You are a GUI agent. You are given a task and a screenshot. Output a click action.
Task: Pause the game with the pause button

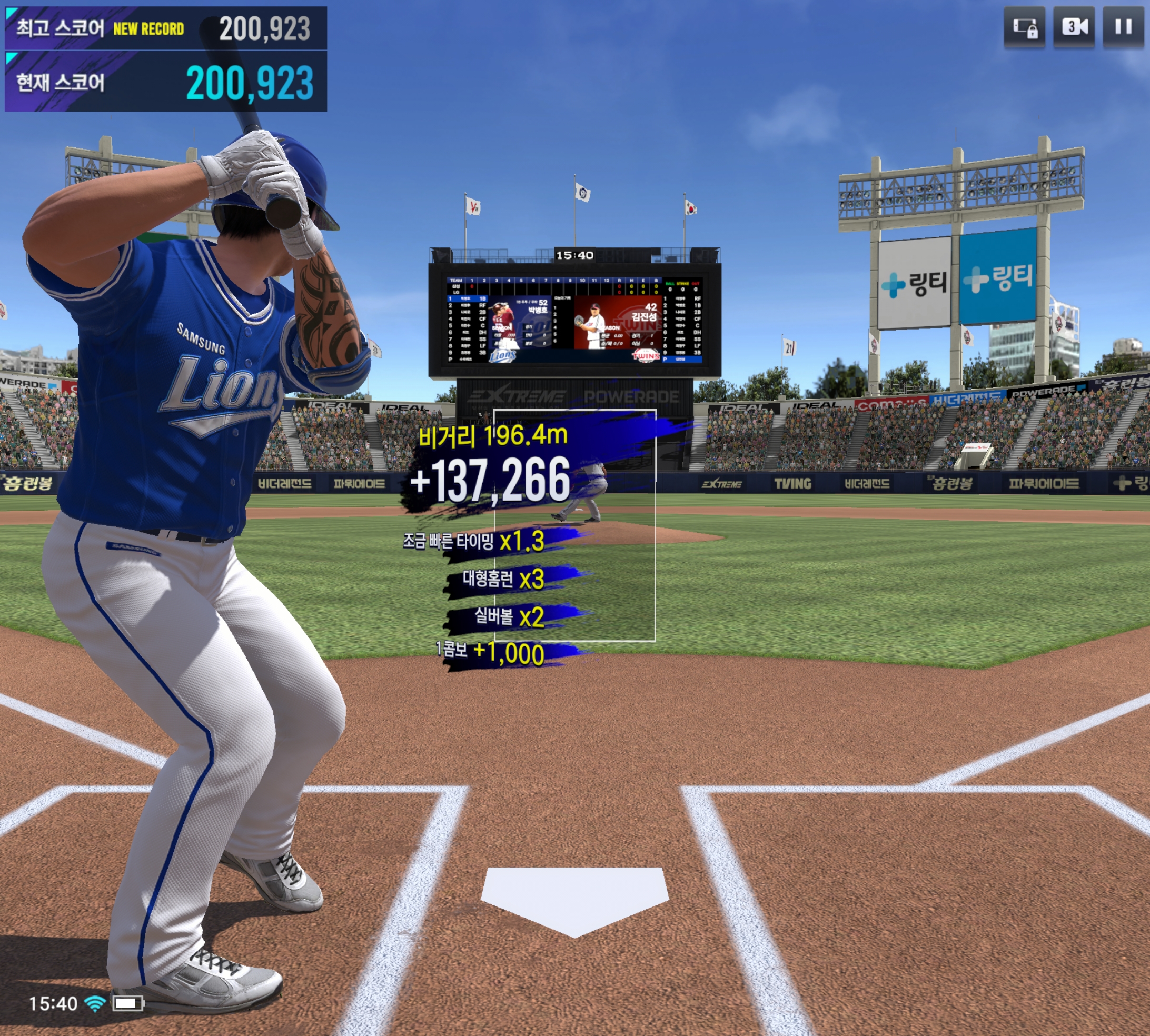pyautogui.click(x=1123, y=27)
